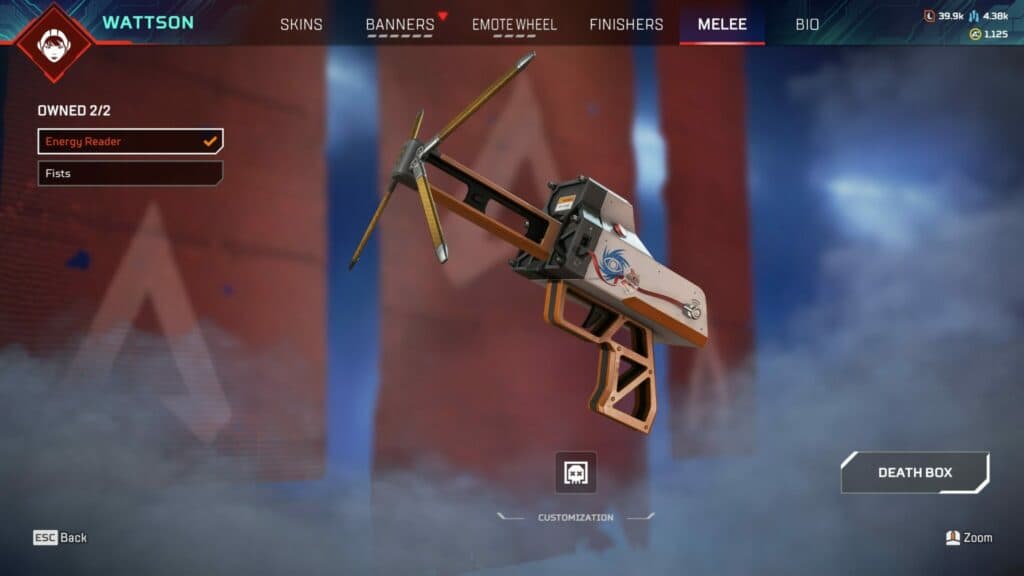1024x576 pixels.
Task: Click Wattson's legend portrait icon
Action: [55, 42]
